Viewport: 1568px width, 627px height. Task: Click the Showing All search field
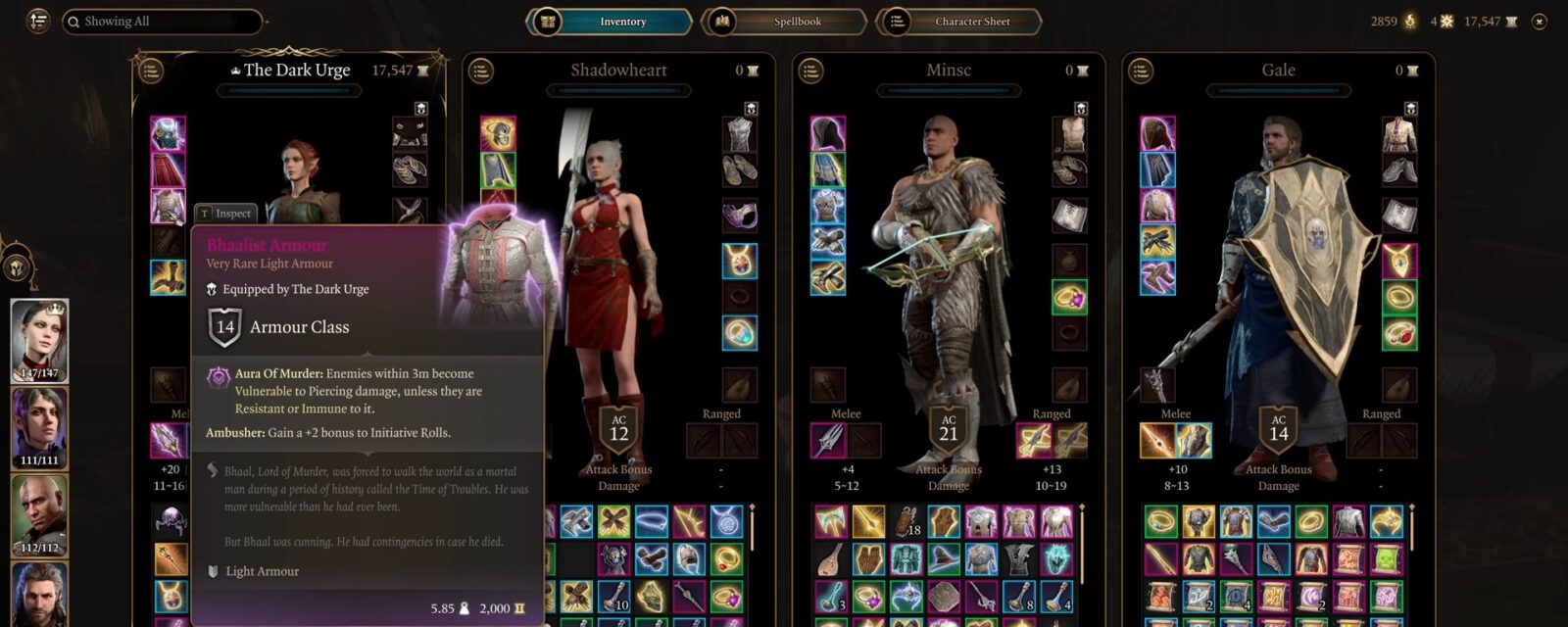162,22
